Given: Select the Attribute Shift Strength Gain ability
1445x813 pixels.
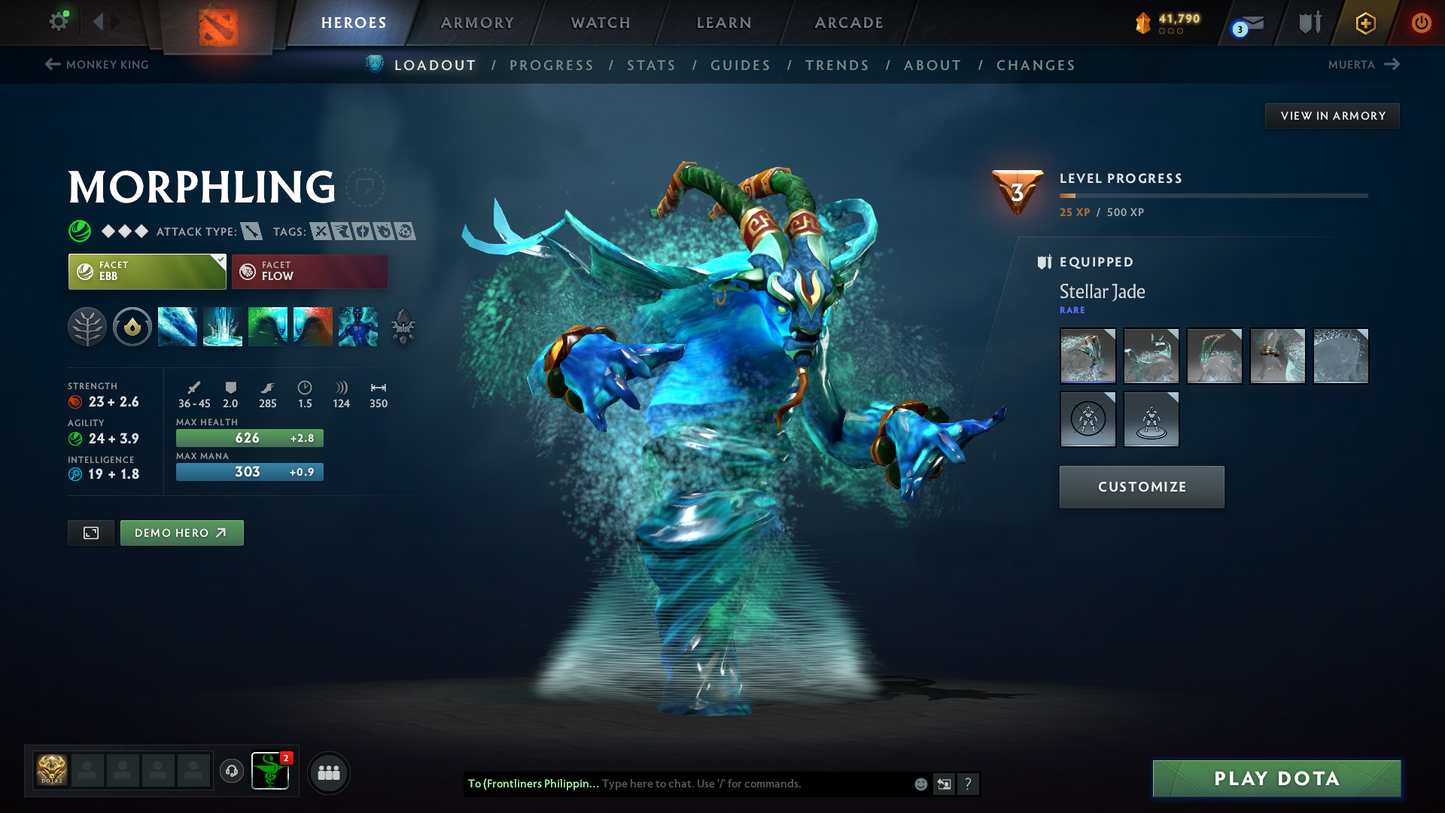Looking at the screenshot, I should click(x=312, y=327).
